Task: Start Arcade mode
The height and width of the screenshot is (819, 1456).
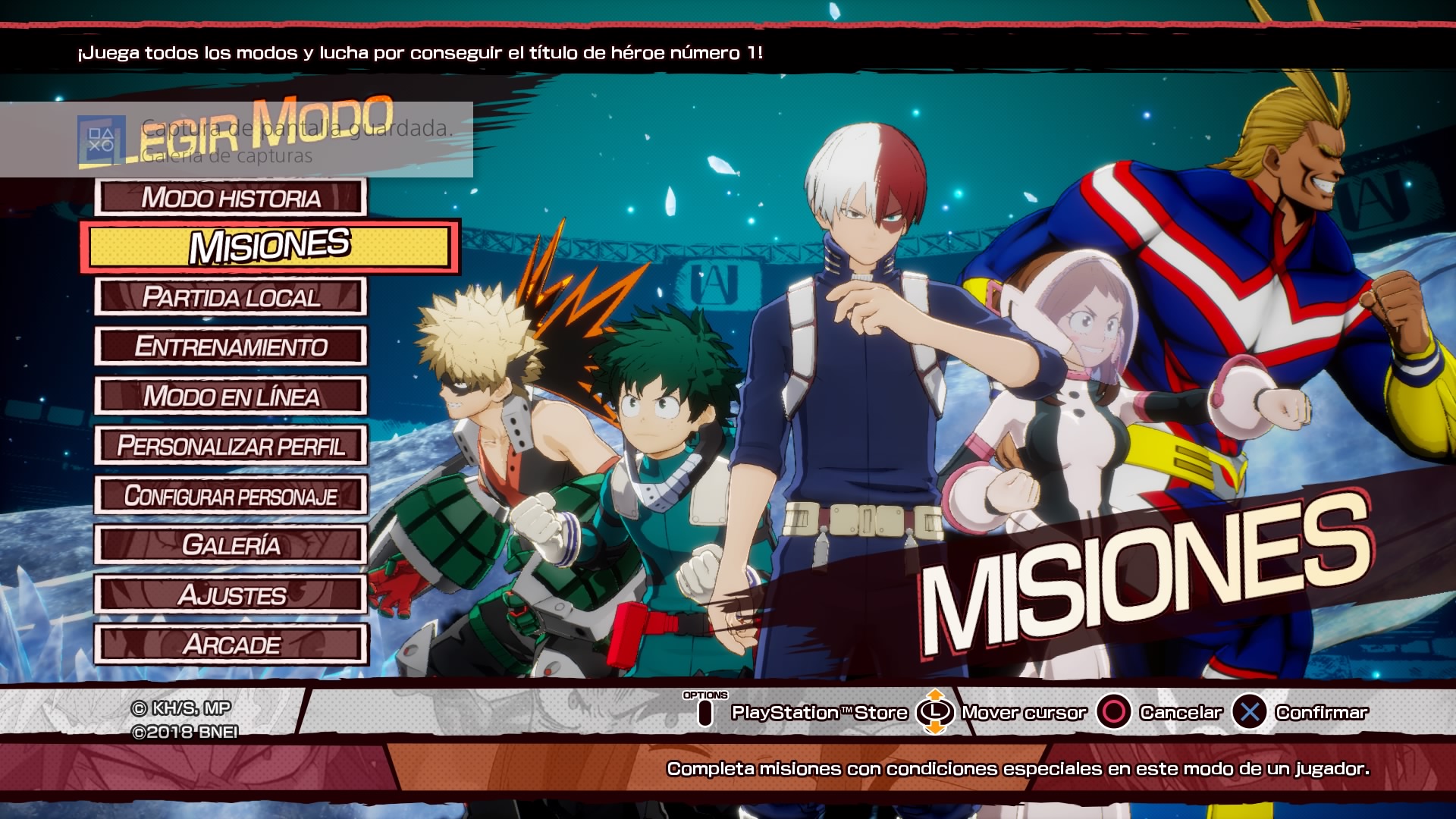Action: click(231, 645)
